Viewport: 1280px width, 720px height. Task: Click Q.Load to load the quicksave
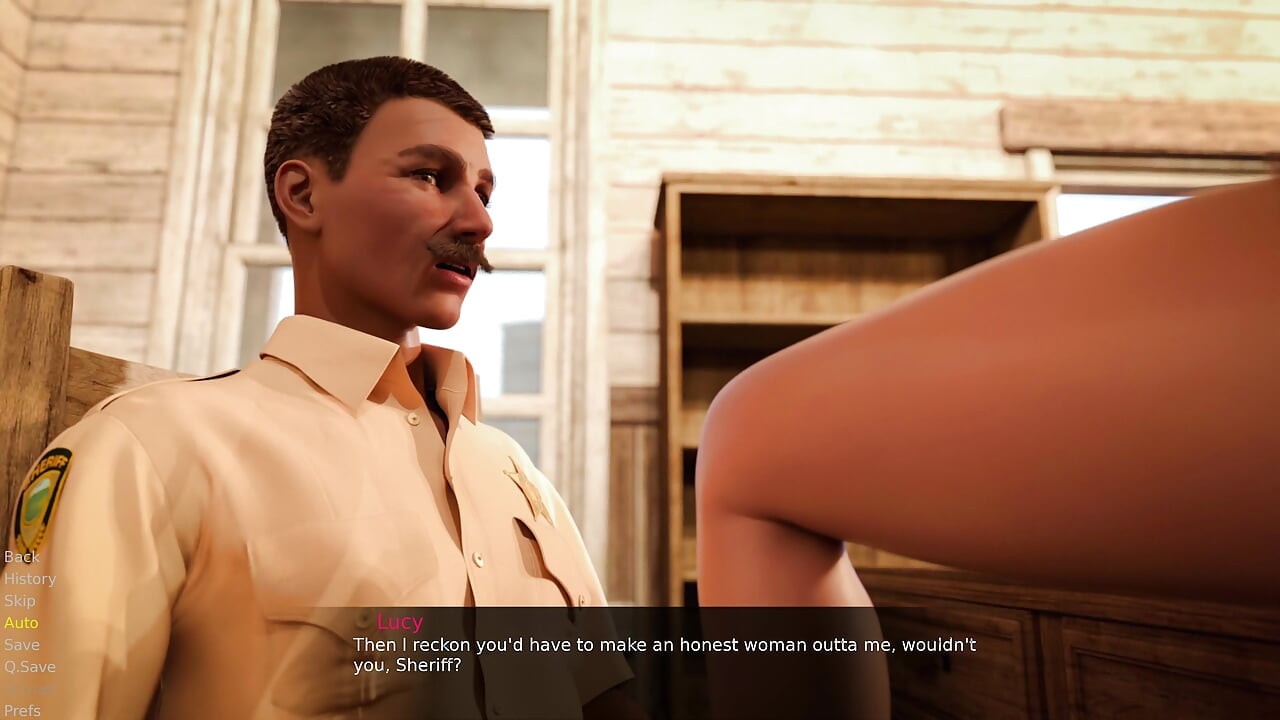(29, 688)
